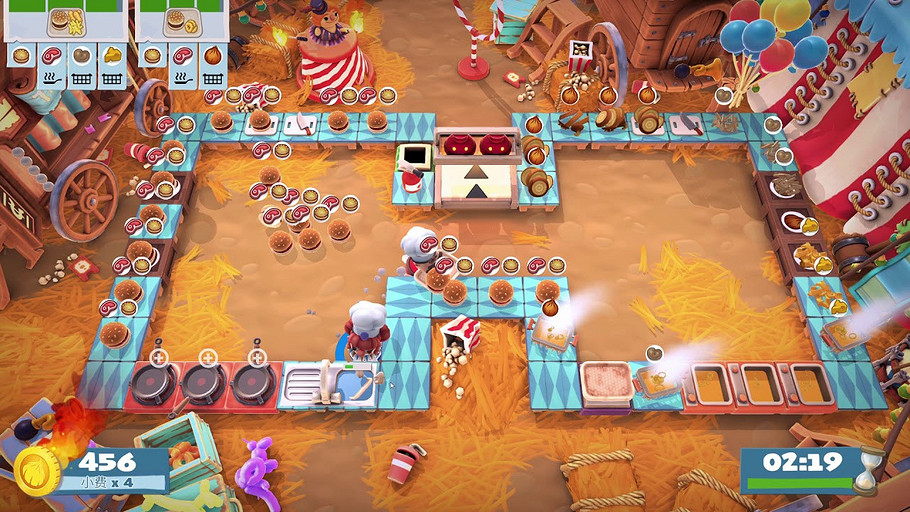
Task: Click the onion ingredient icon
Action: tap(213, 55)
